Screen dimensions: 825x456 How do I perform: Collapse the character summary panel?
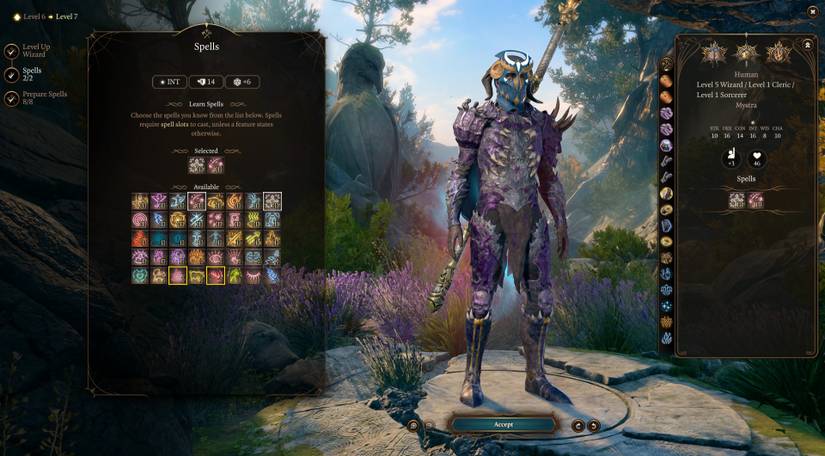pyautogui.click(x=807, y=46)
